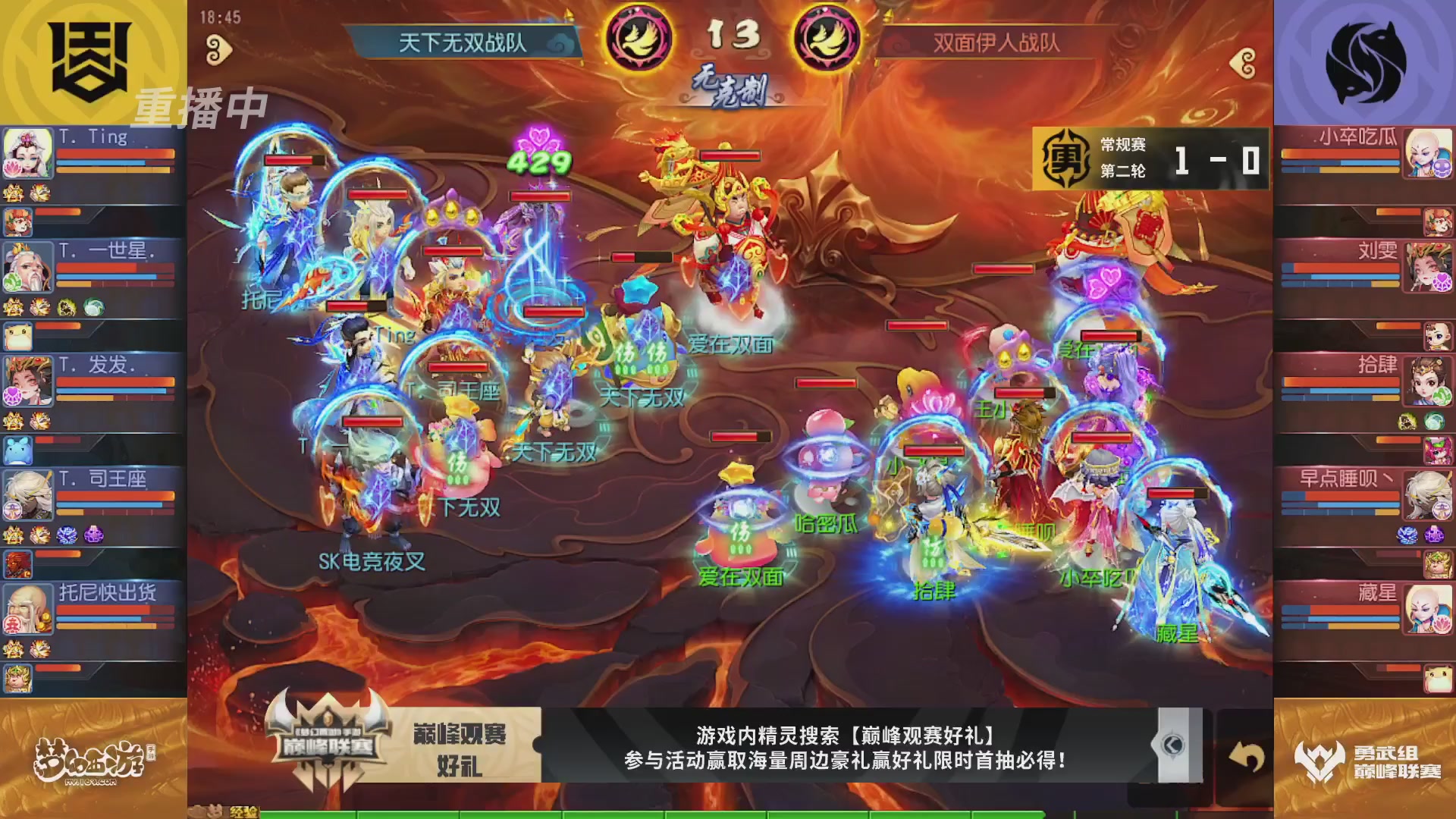Click the green cabbage buff icon under T.一世星
The image size is (1456, 819).
point(93,307)
